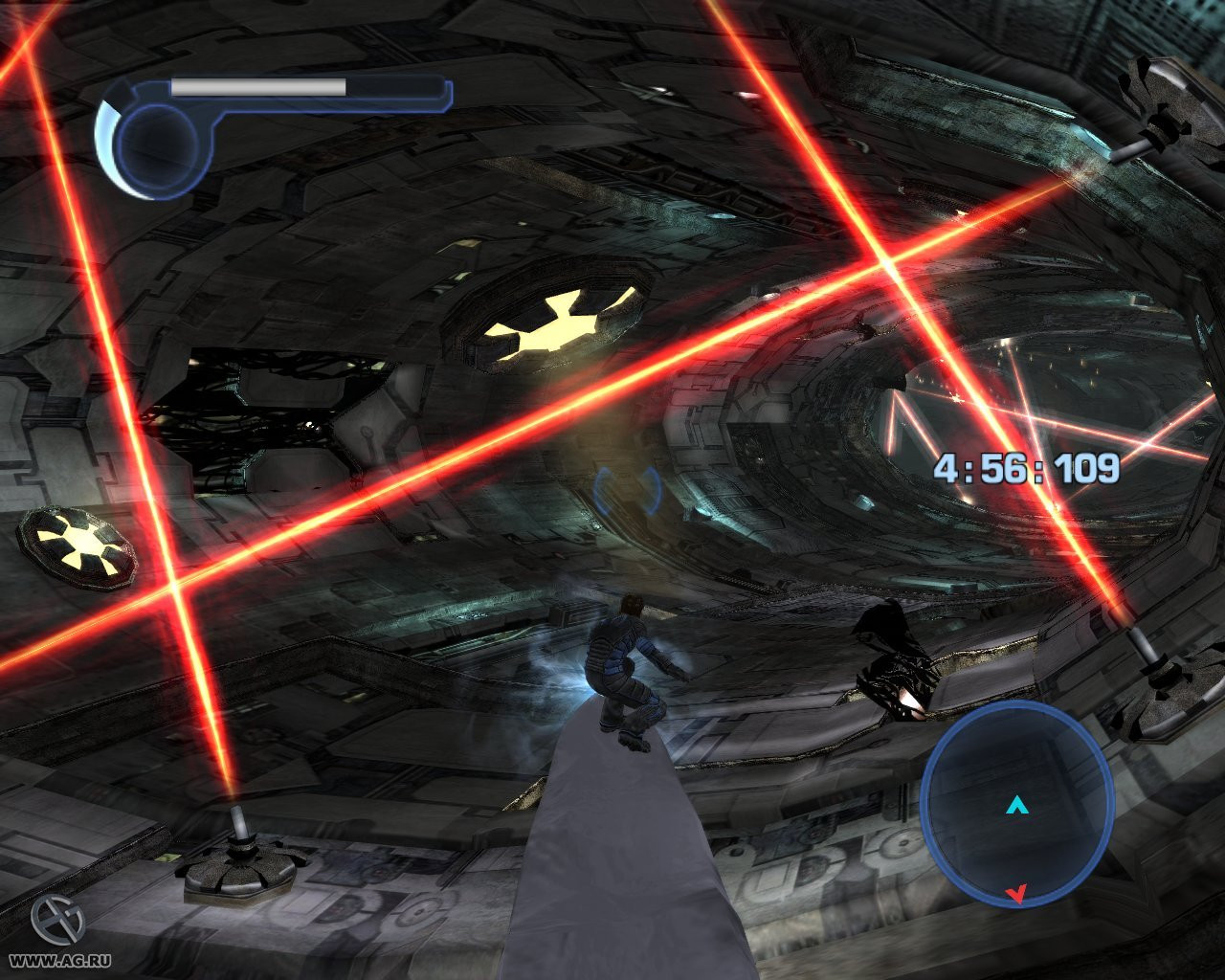The image size is (1225, 980).
Task: Click the circular radar minimap
Action: [1016, 804]
